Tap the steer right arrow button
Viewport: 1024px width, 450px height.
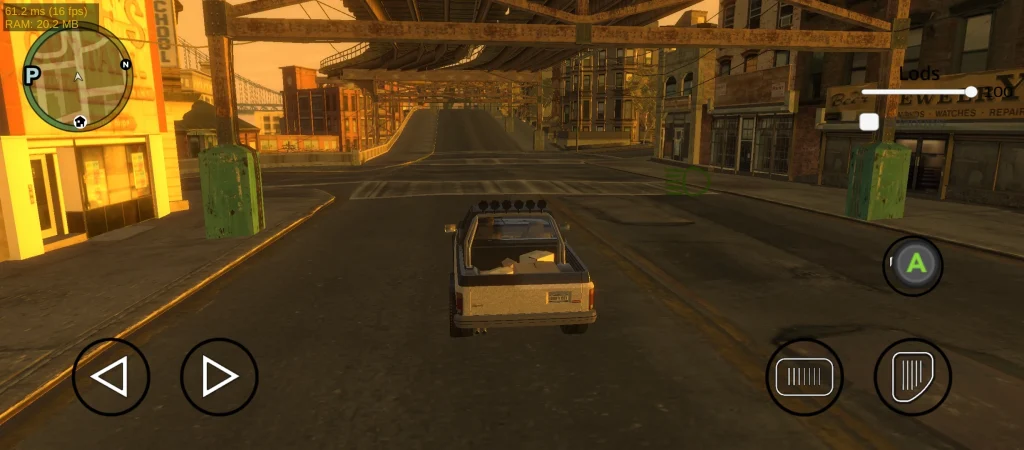click(219, 377)
